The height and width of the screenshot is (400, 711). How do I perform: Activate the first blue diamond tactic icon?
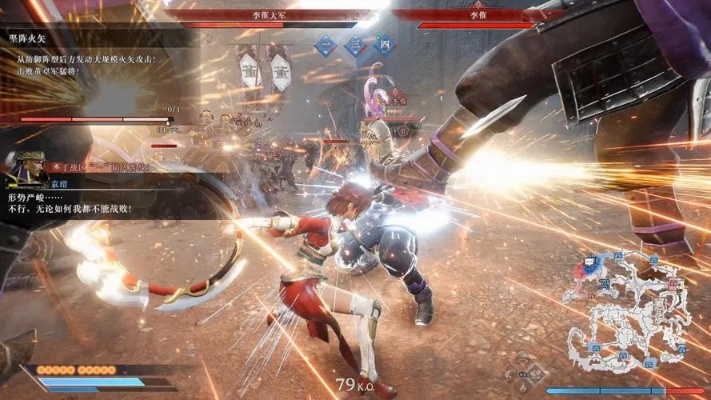point(325,45)
